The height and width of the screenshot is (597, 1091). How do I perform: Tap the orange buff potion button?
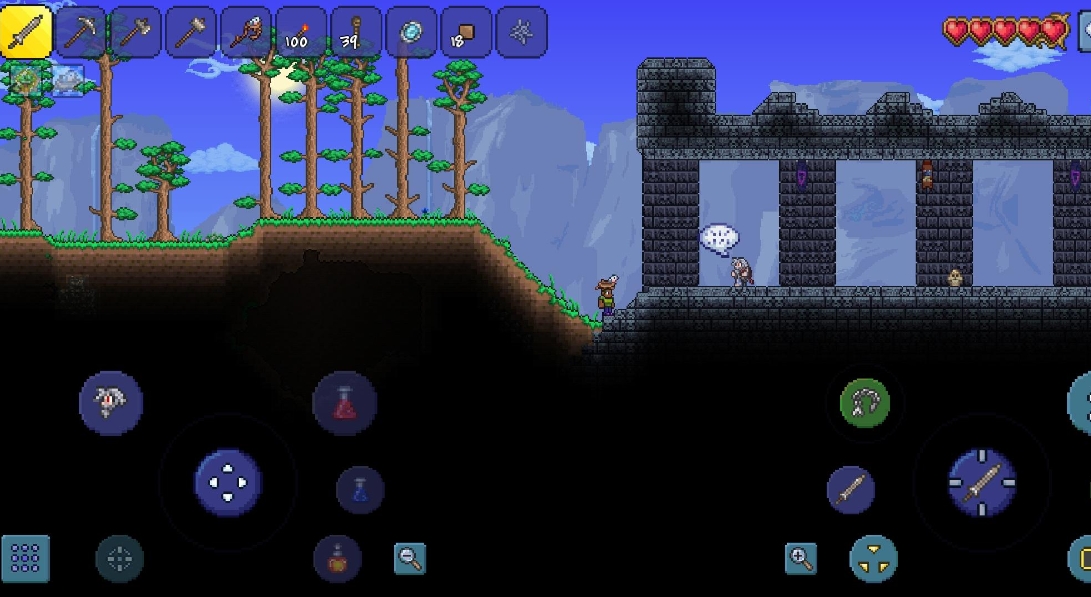337,558
